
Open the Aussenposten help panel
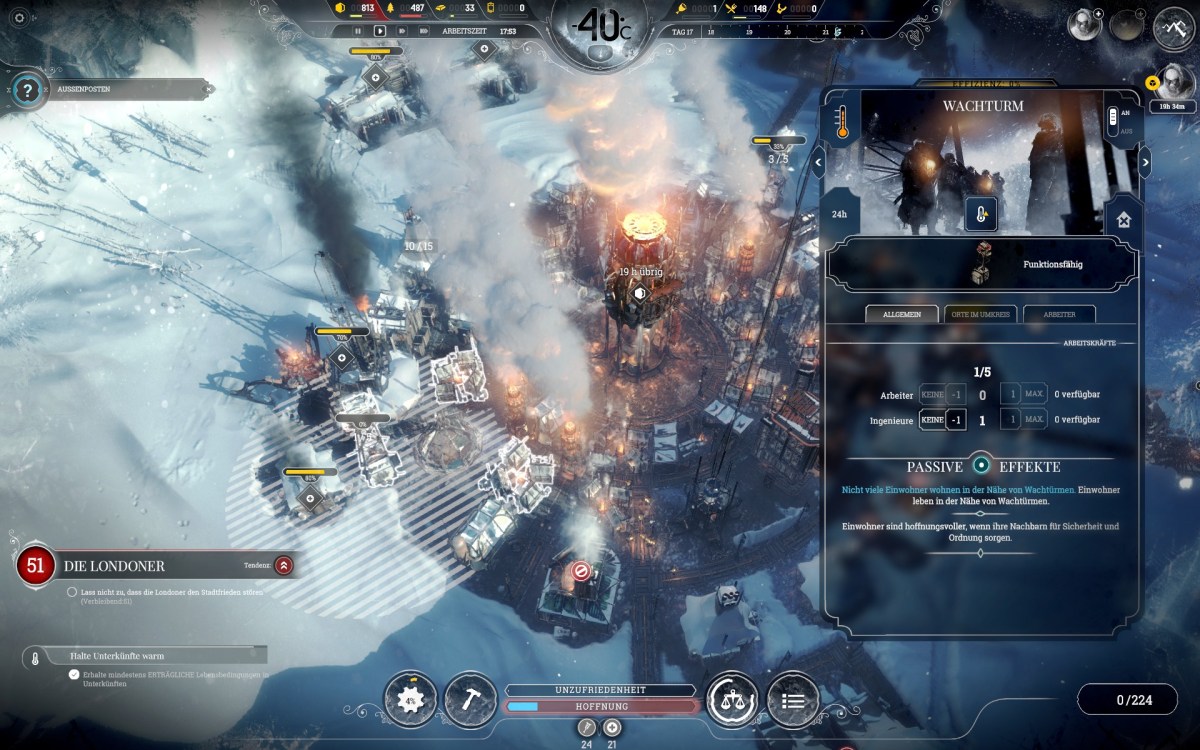point(28,90)
